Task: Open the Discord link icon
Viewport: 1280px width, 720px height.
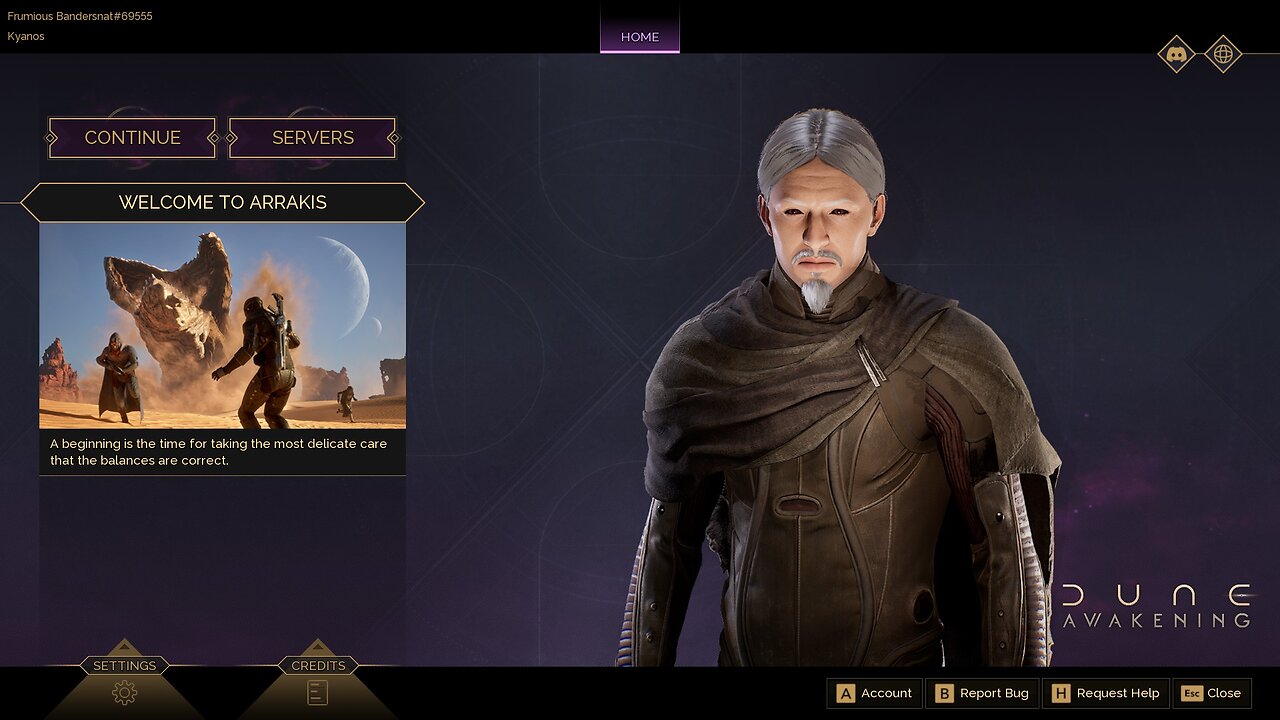Action: [1176, 54]
